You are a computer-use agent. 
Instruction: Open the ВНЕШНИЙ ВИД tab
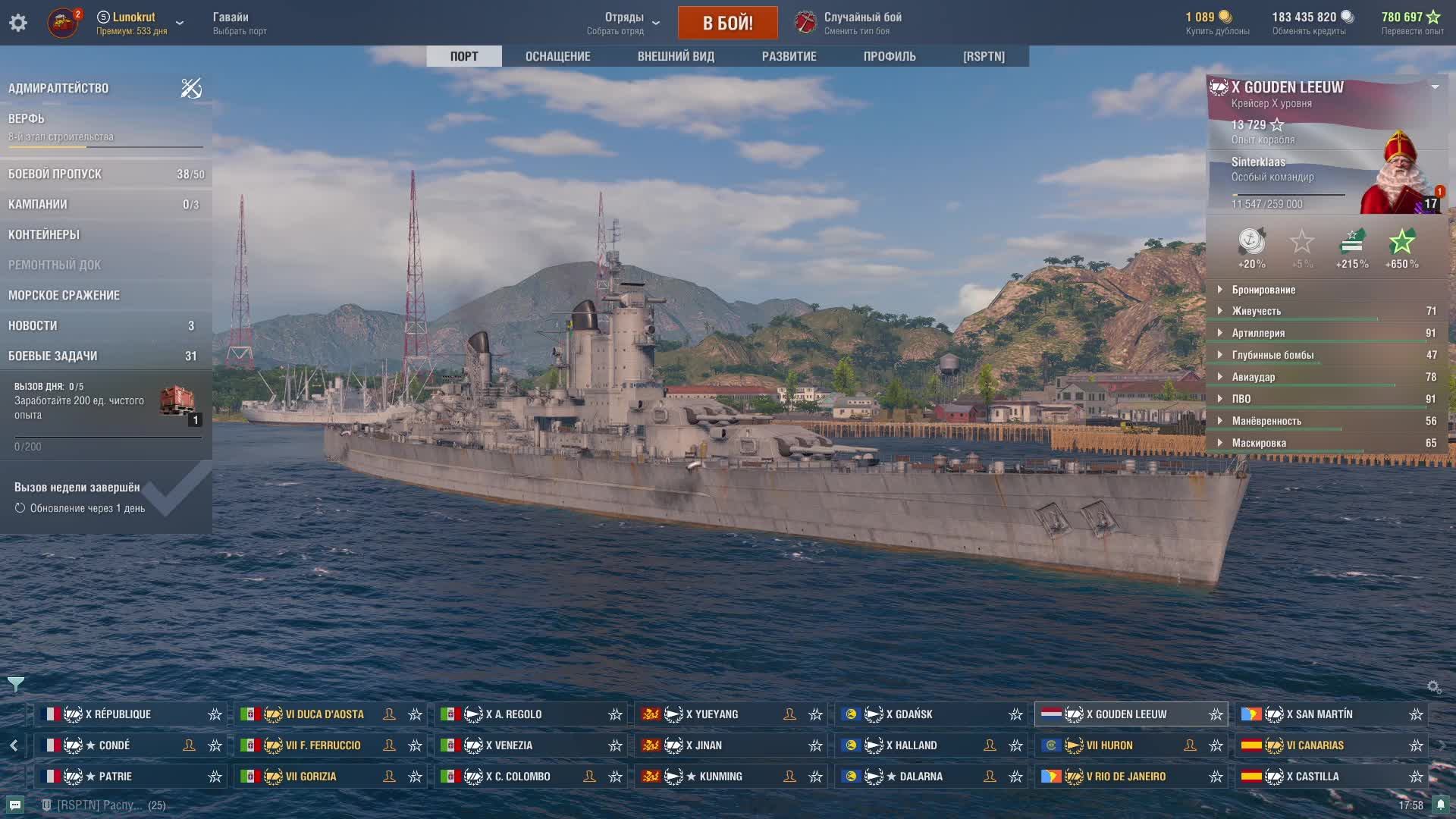(x=676, y=56)
